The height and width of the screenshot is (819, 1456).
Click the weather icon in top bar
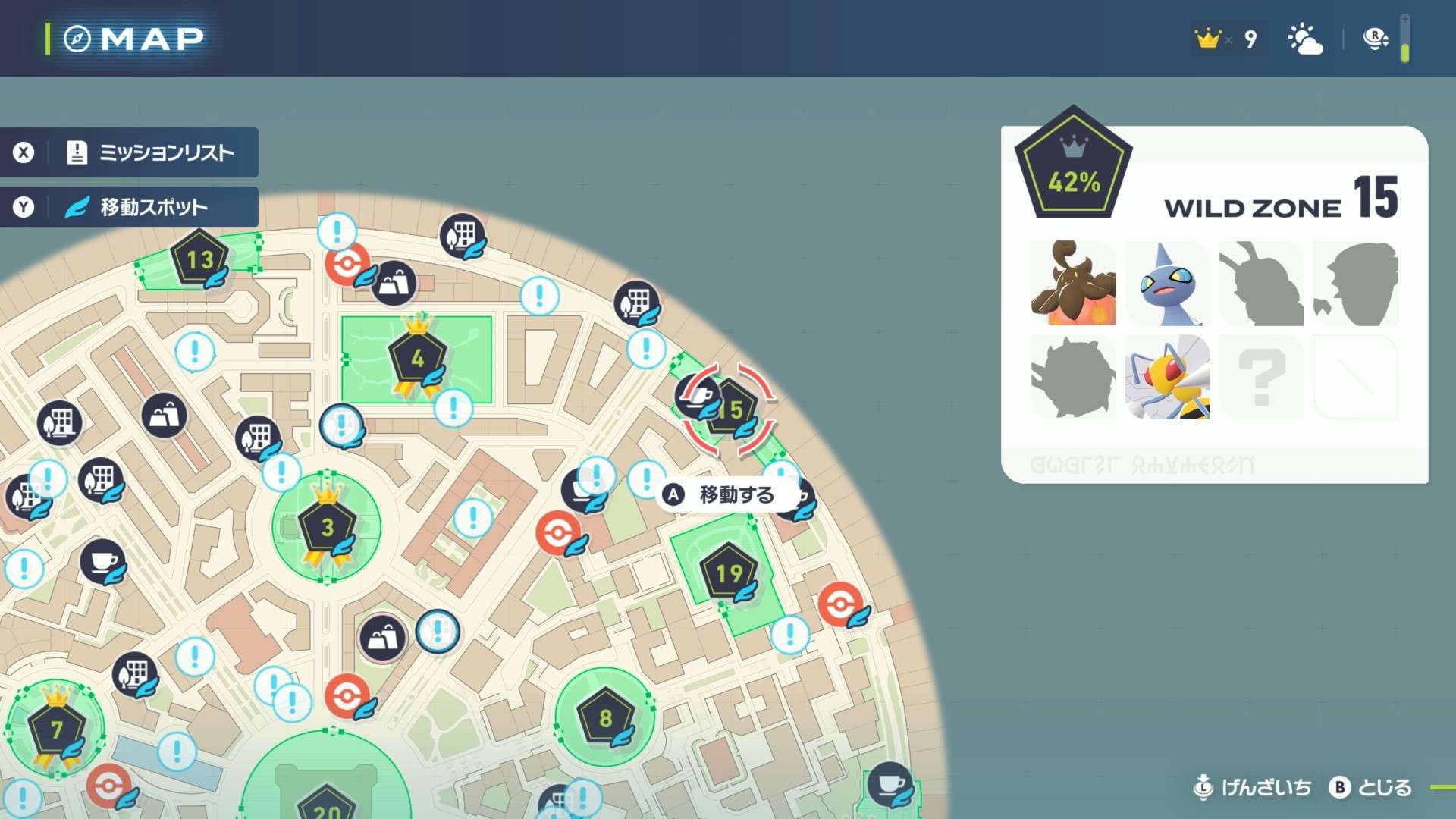click(1305, 39)
